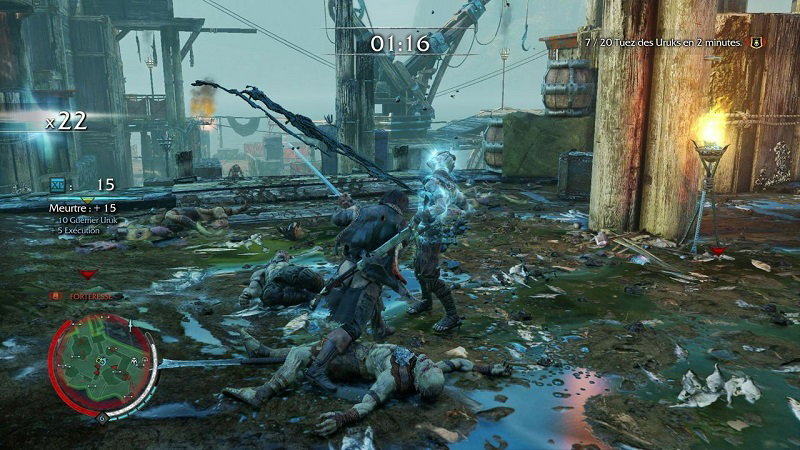Screen dimensions: 800x450
Task: Select the Forteresse location icon
Action: click(x=56, y=296)
